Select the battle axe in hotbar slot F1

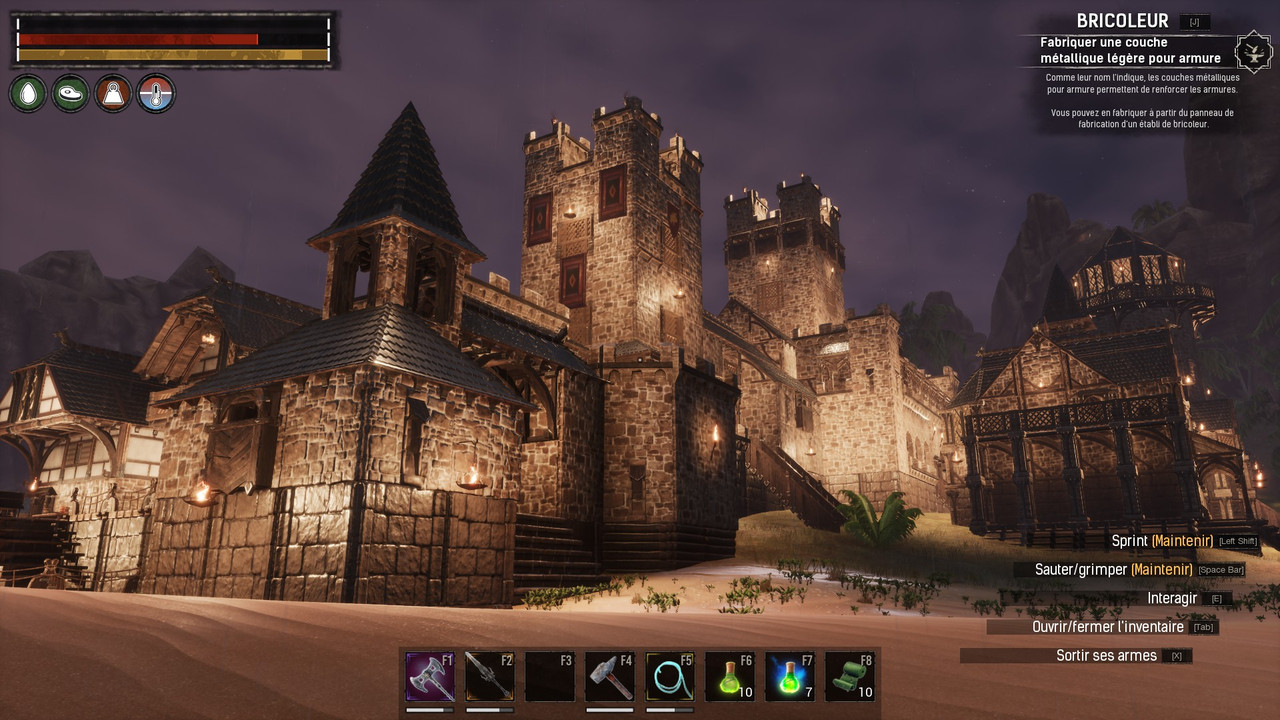430,677
